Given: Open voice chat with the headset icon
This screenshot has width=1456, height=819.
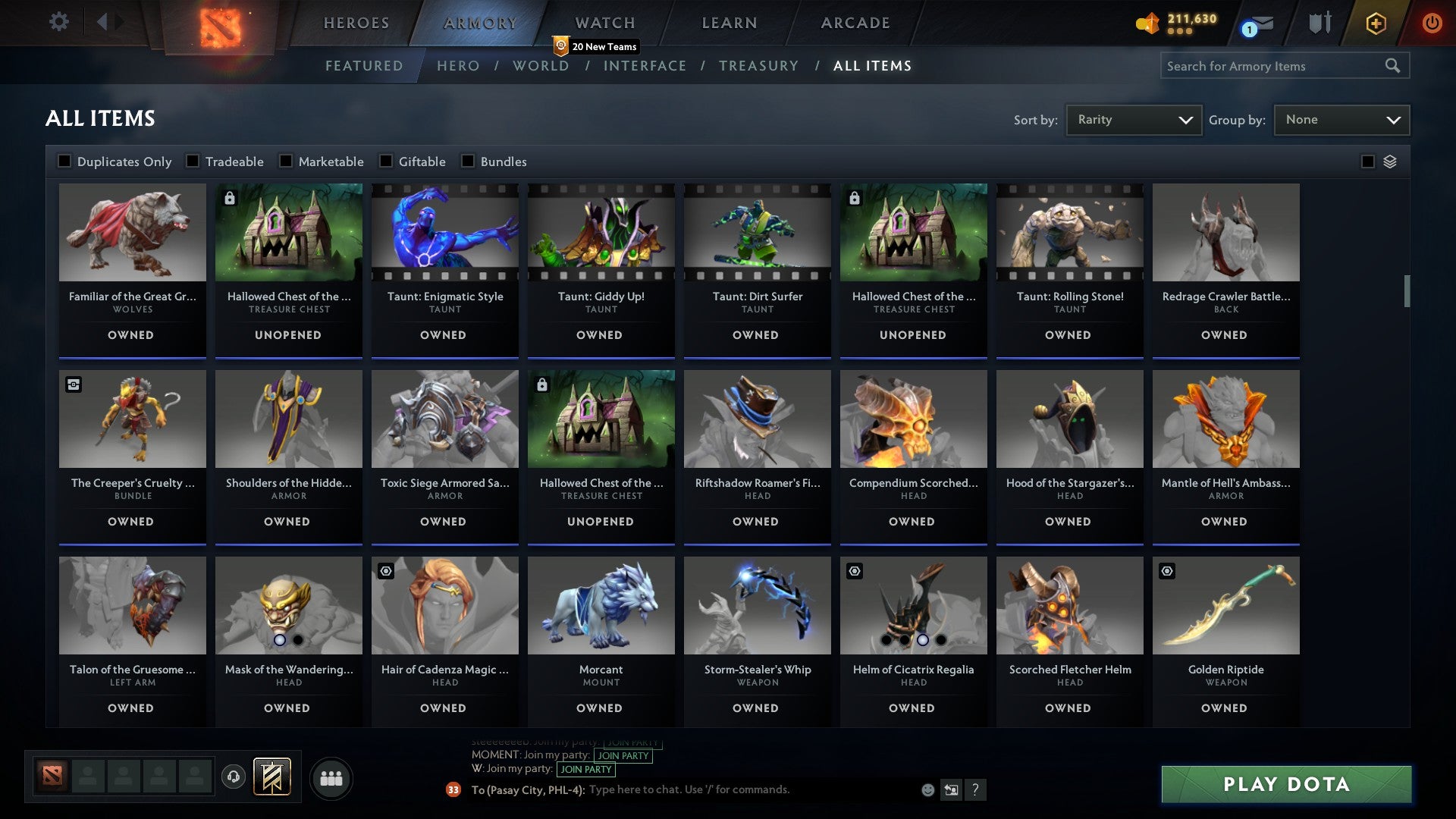Looking at the screenshot, I should click(234, 777).
